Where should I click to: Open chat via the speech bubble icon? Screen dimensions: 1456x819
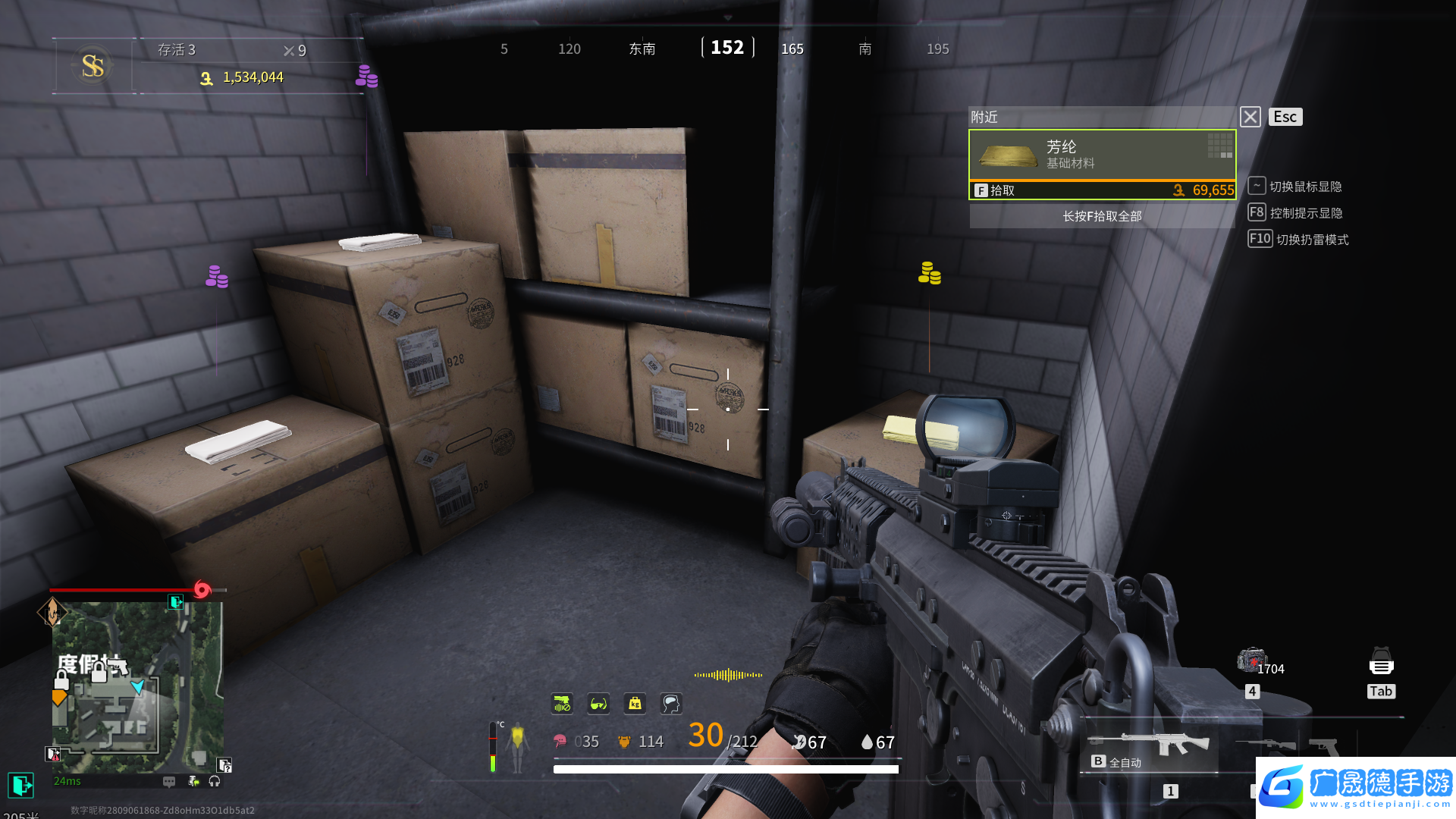[169, 781]
